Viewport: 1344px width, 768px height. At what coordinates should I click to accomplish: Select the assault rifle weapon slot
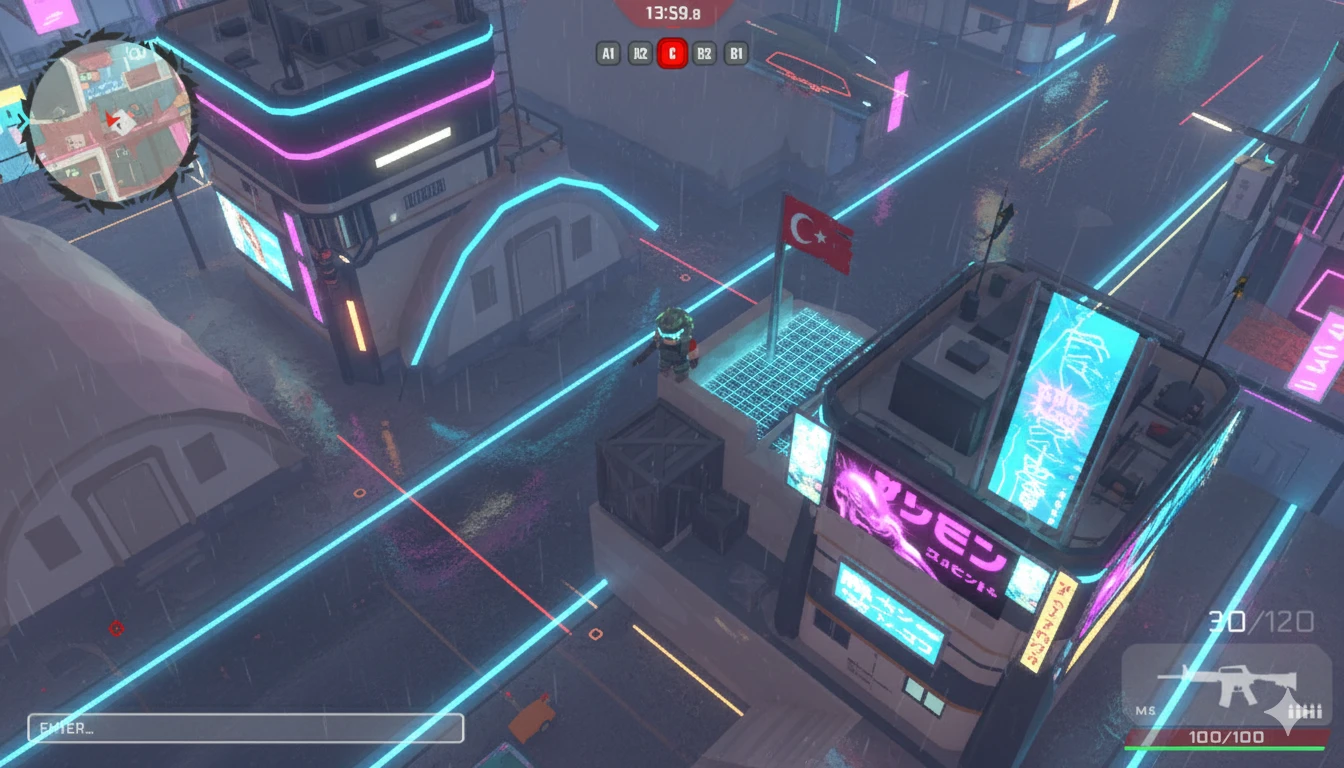tap(1226, 687)
